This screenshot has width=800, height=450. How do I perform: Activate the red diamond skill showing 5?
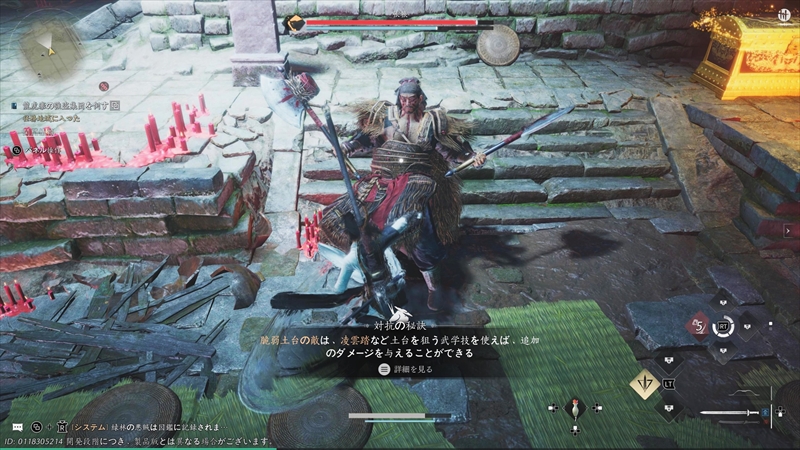pyautogui.click(x=696, y=324)
